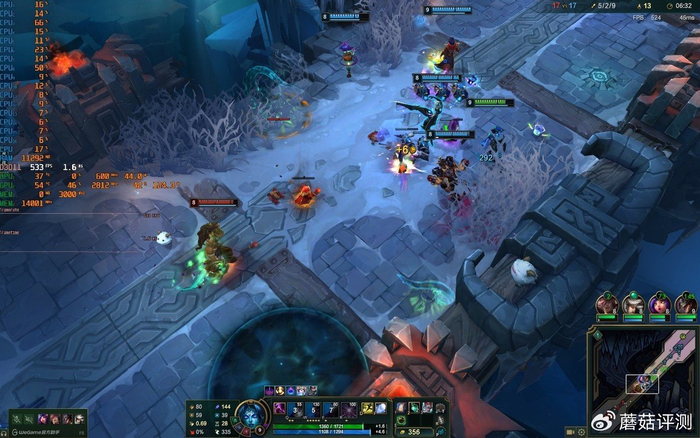
Task: Activate the R ultimate ability icon
Action: point(346,408)
